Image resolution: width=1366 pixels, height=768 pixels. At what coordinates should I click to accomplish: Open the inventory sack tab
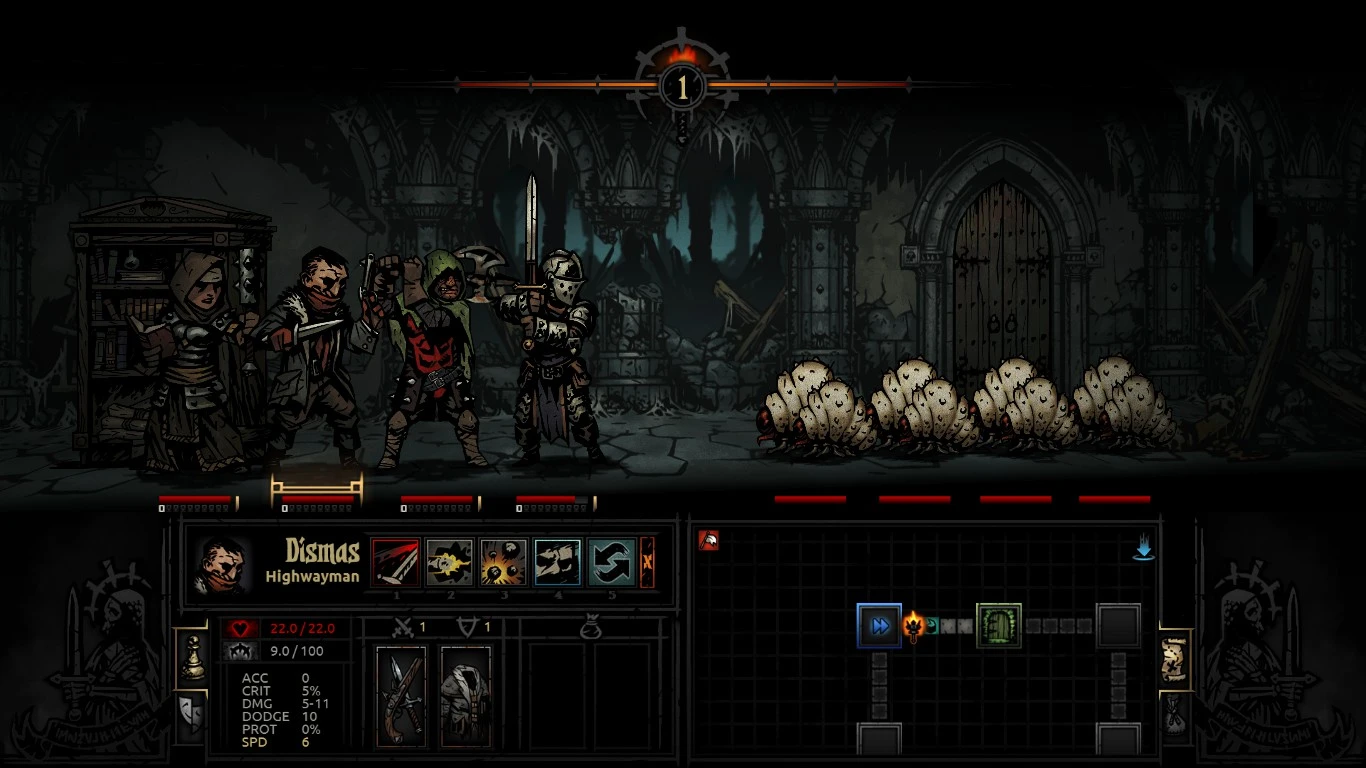coord(1175,714)
